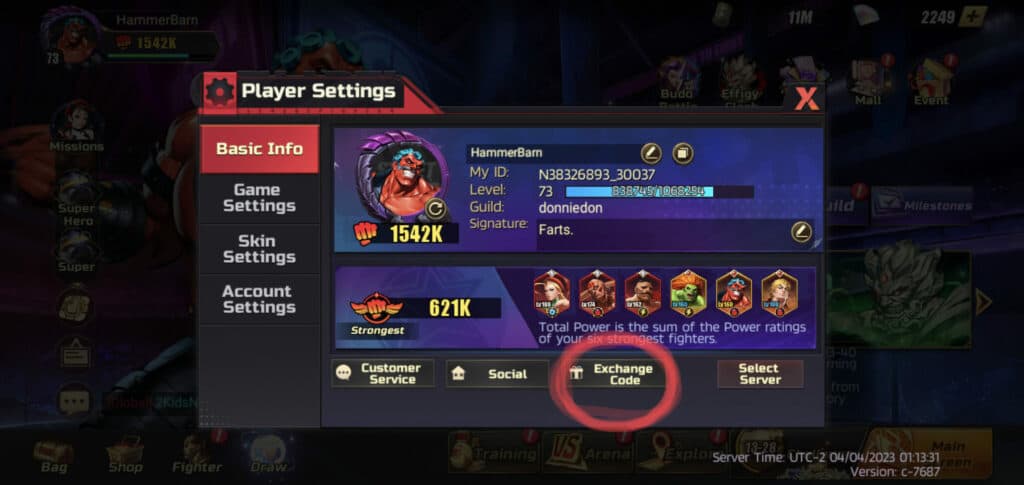Choose Select Server
The width and height of the screenshot is (1024, 485).
click(x=760, y=374)
